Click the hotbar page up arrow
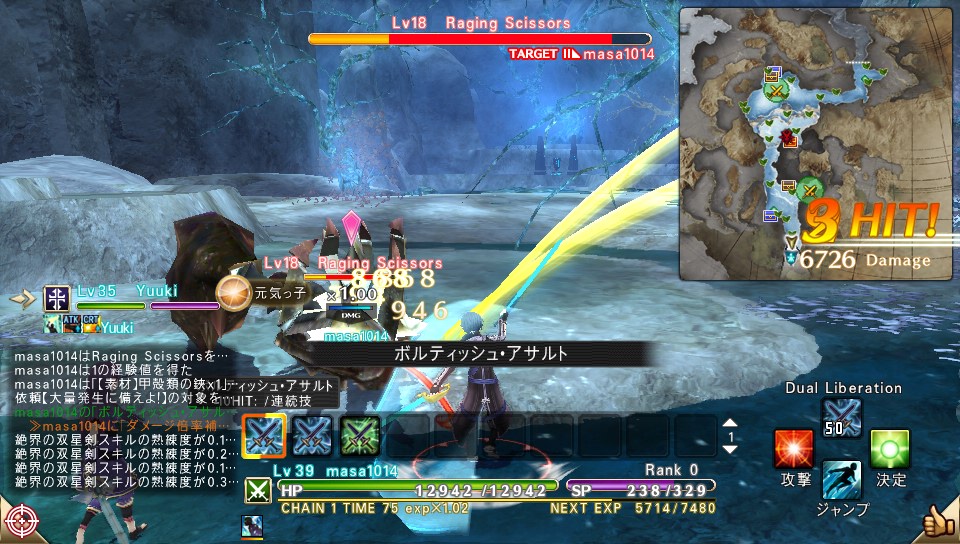Viewport: 960px width, 544px height. [x=730, y=423]
